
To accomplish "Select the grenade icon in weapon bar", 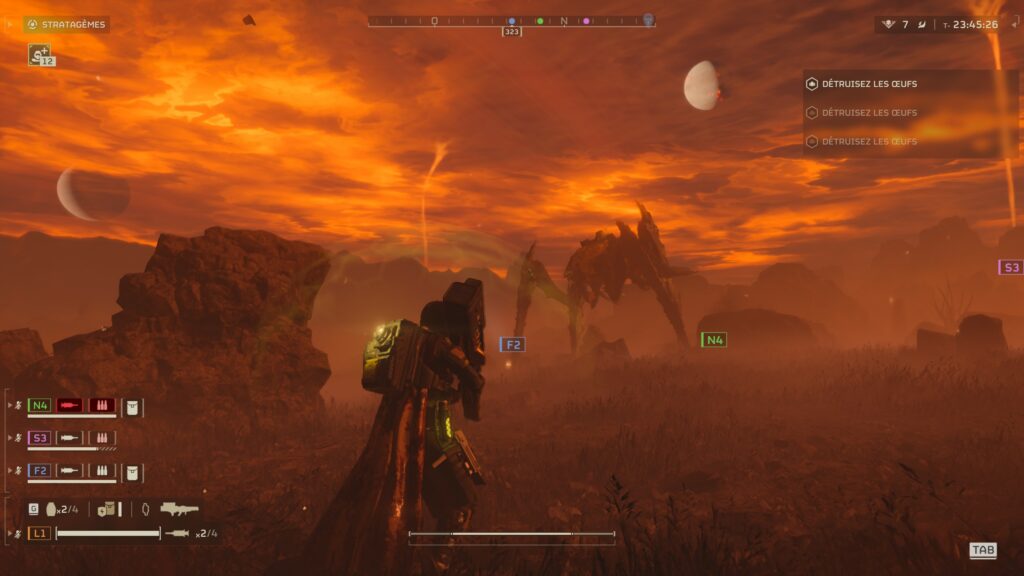I will (51, 509).
